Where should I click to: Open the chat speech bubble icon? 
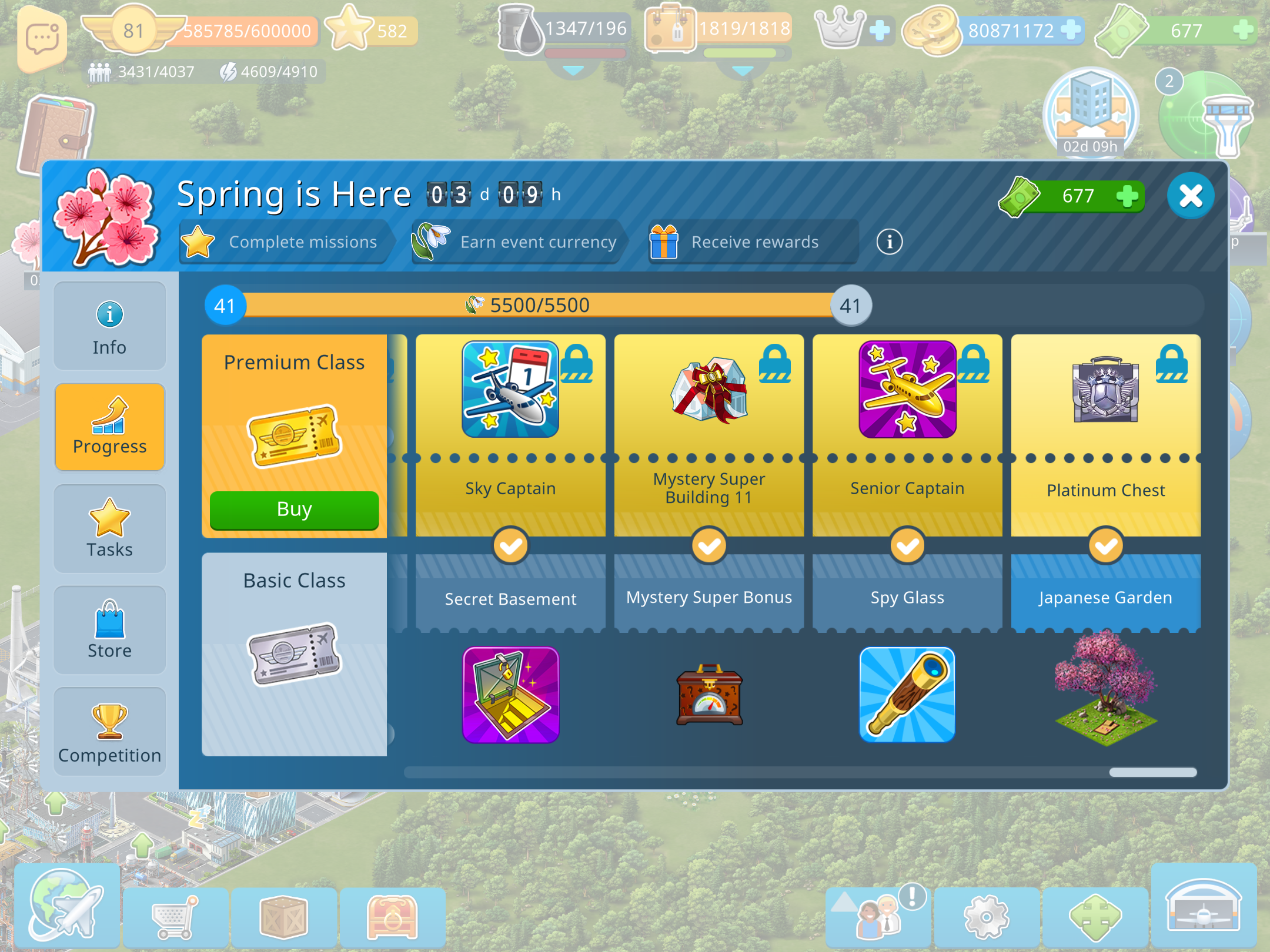(41, 39)
